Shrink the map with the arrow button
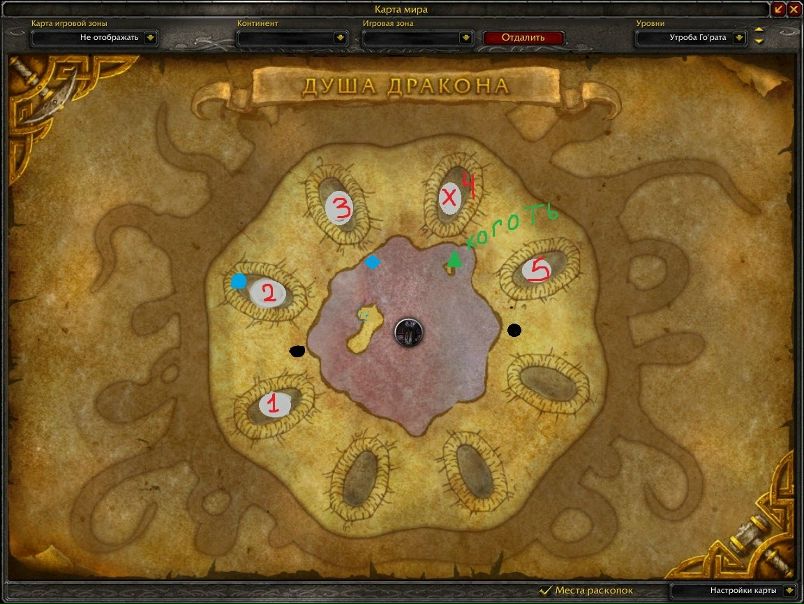804x604 pixels. click(778, 9)
